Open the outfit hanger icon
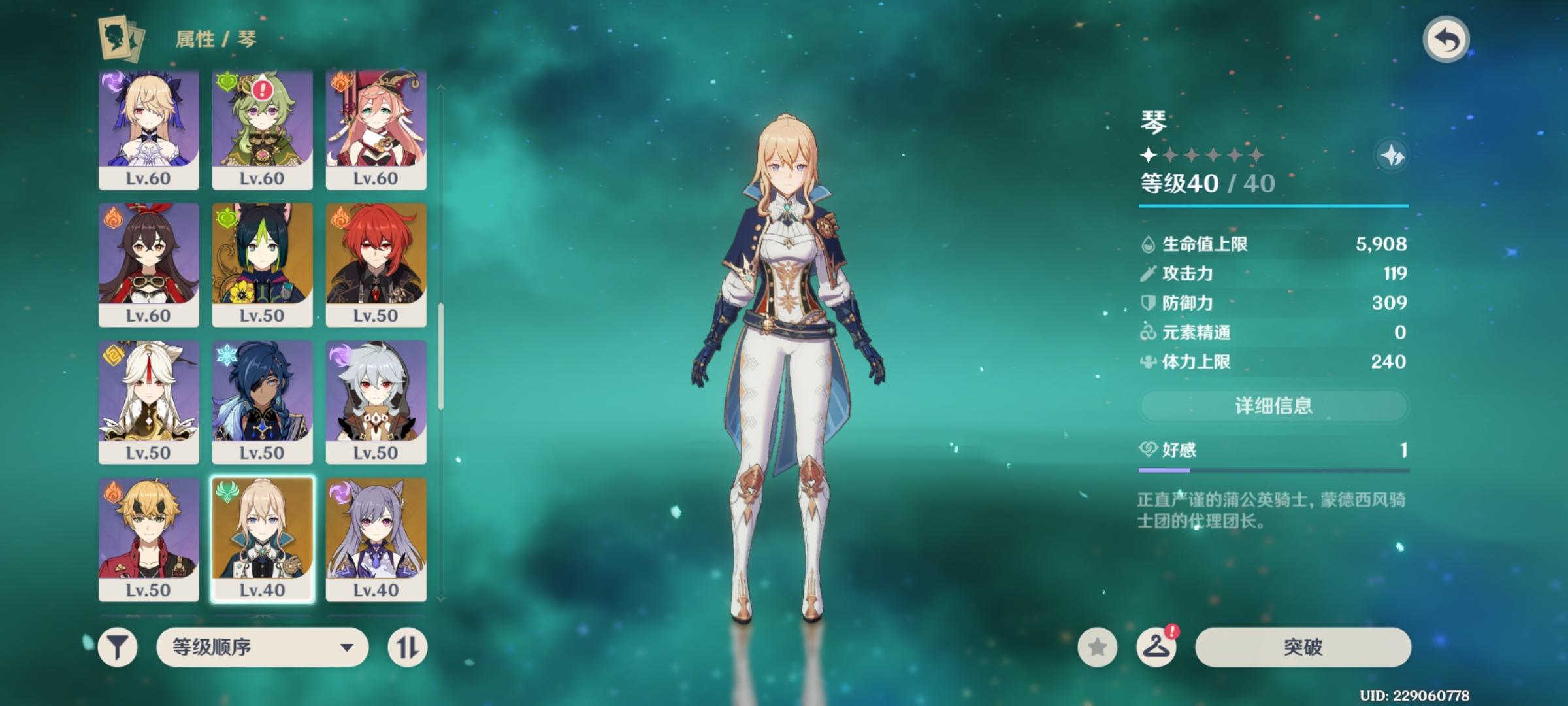 click(1156, 647)
